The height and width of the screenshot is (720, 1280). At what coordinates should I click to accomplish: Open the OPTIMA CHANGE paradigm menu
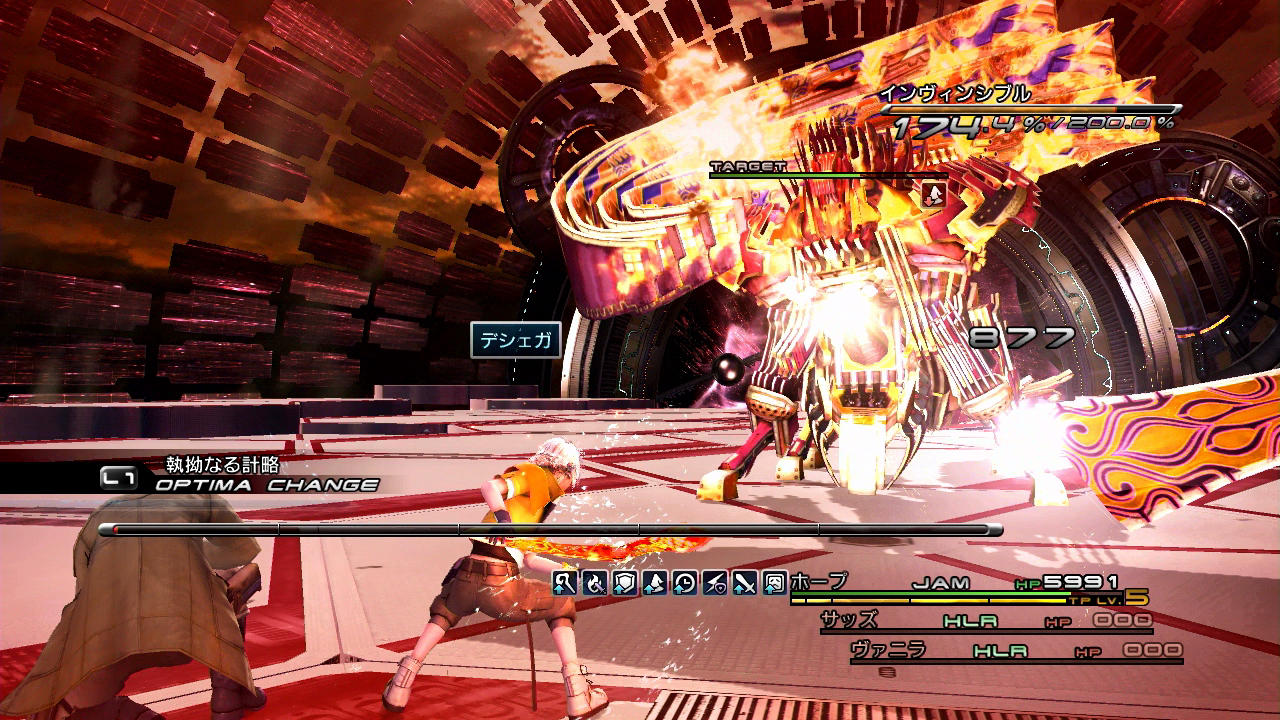tap(266, 485)
